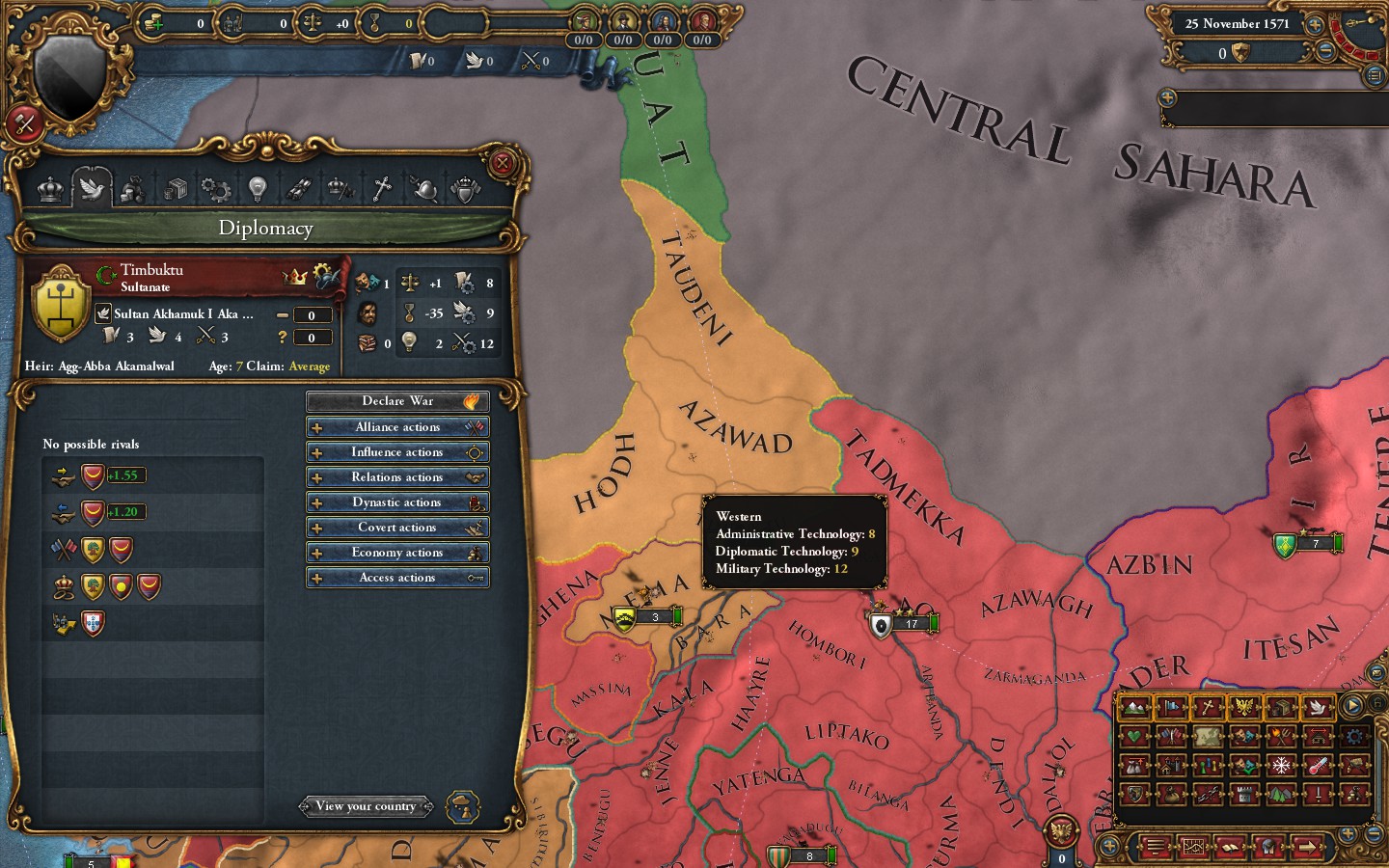Click the View your country button
The height and width of the screenshot is (868, 1389).
tap(367, 806)
